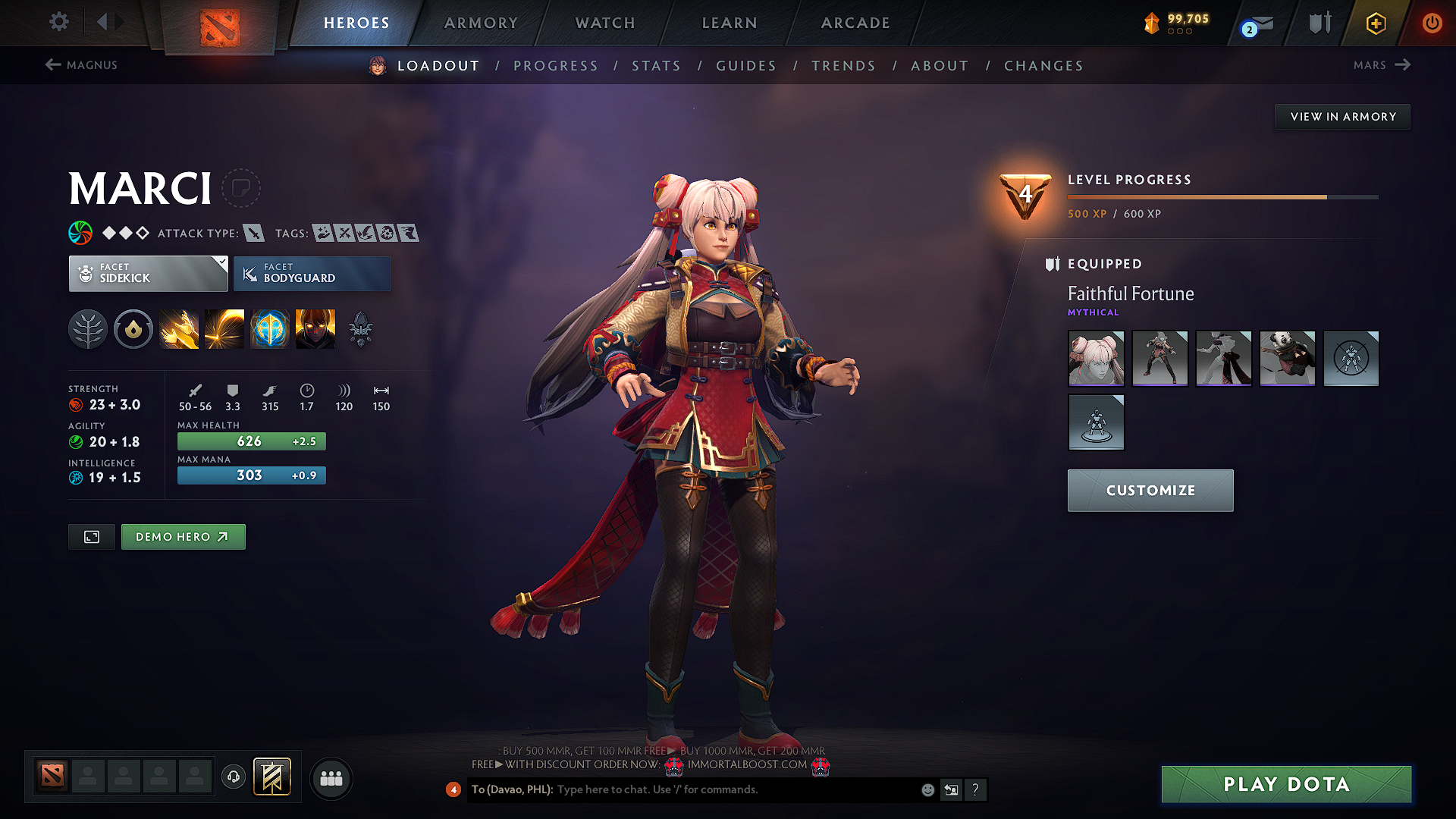Click the guild emblem icon near party slots
1456x819 pixels.
(273, 777)
